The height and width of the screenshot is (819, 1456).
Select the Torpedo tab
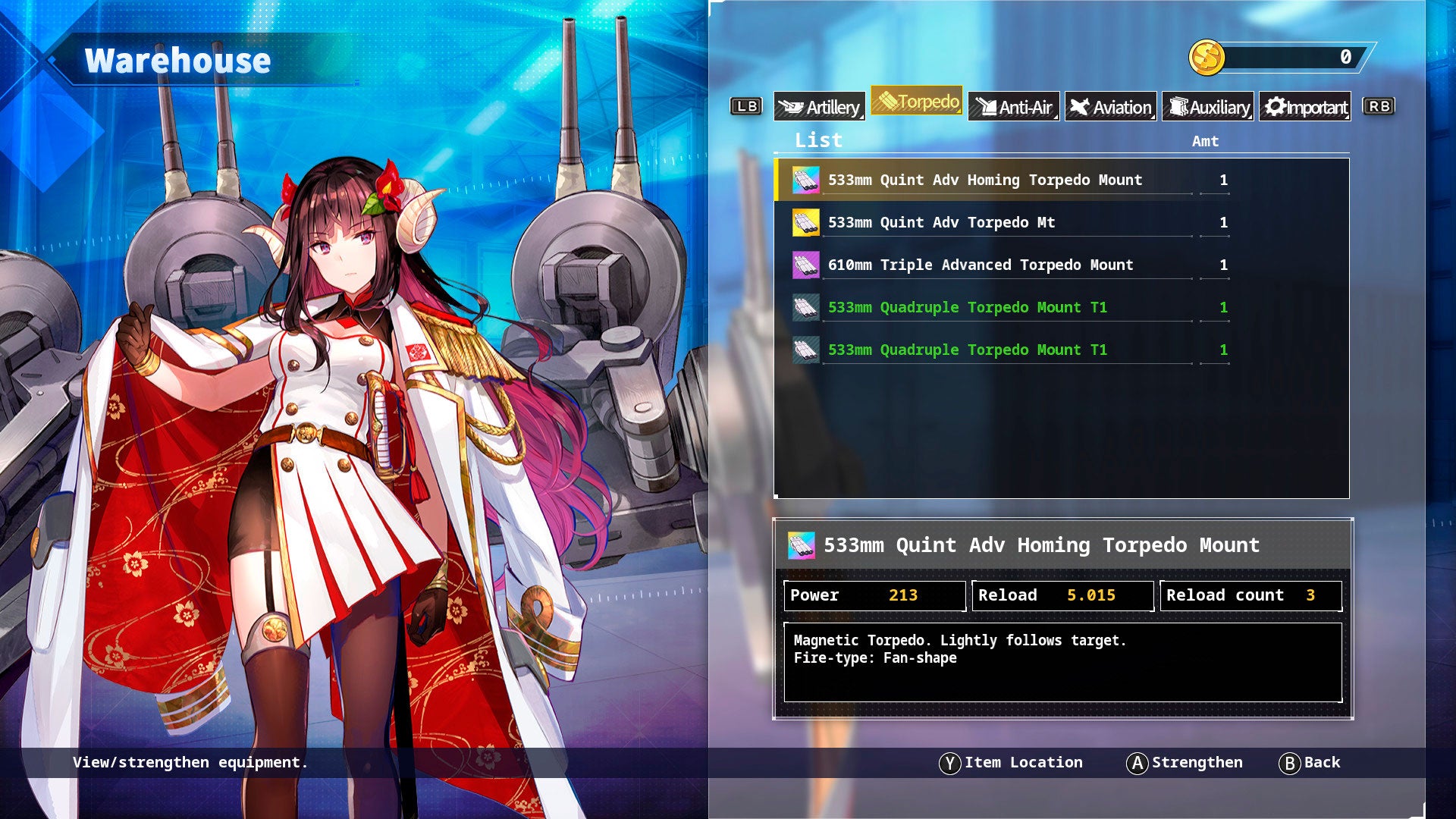(x=916, y=102)
